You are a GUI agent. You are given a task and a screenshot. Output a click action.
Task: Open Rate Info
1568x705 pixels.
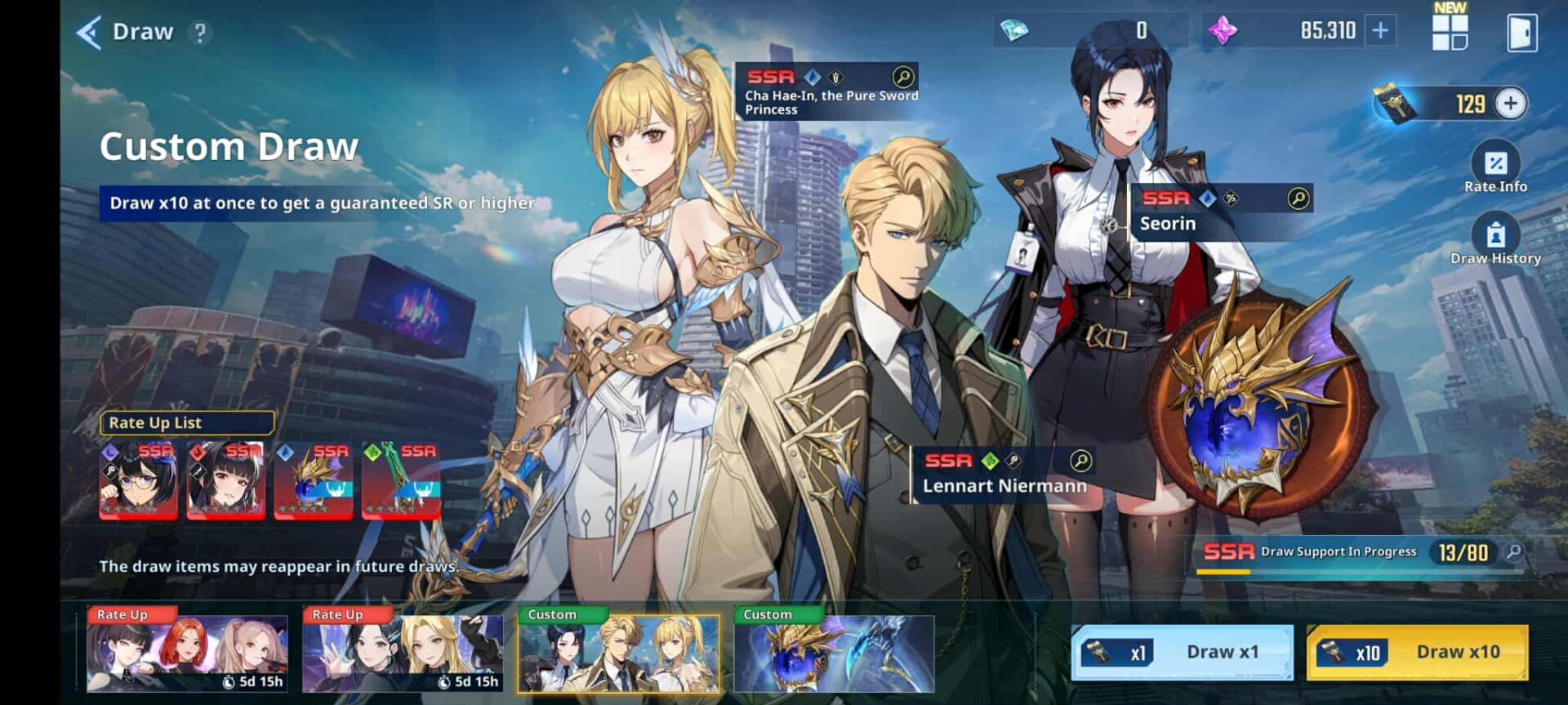(1495, 167)
